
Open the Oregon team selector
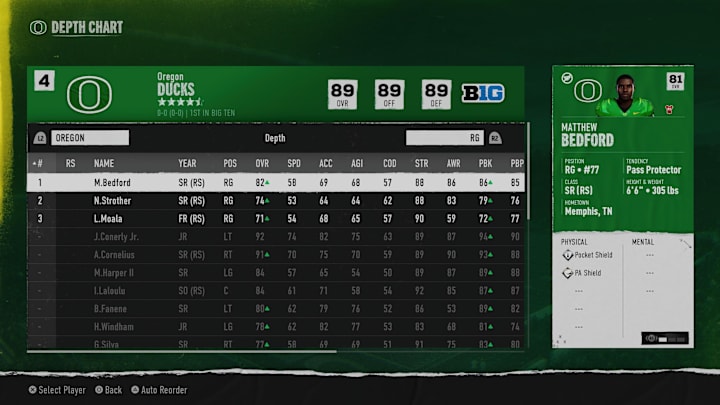[x=90, y=138]
